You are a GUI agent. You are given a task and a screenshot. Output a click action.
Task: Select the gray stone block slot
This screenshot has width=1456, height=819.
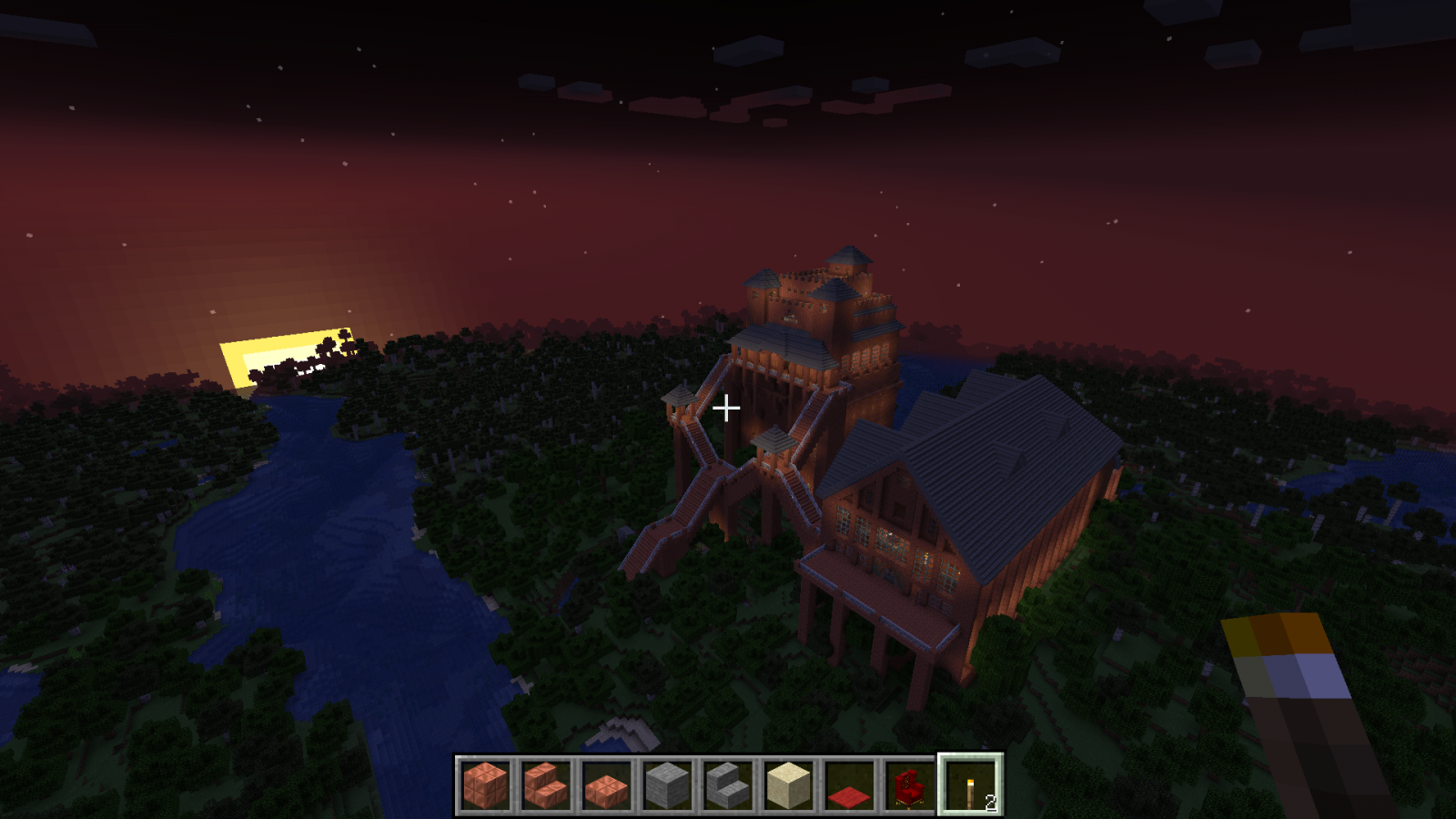coord(667,784)
